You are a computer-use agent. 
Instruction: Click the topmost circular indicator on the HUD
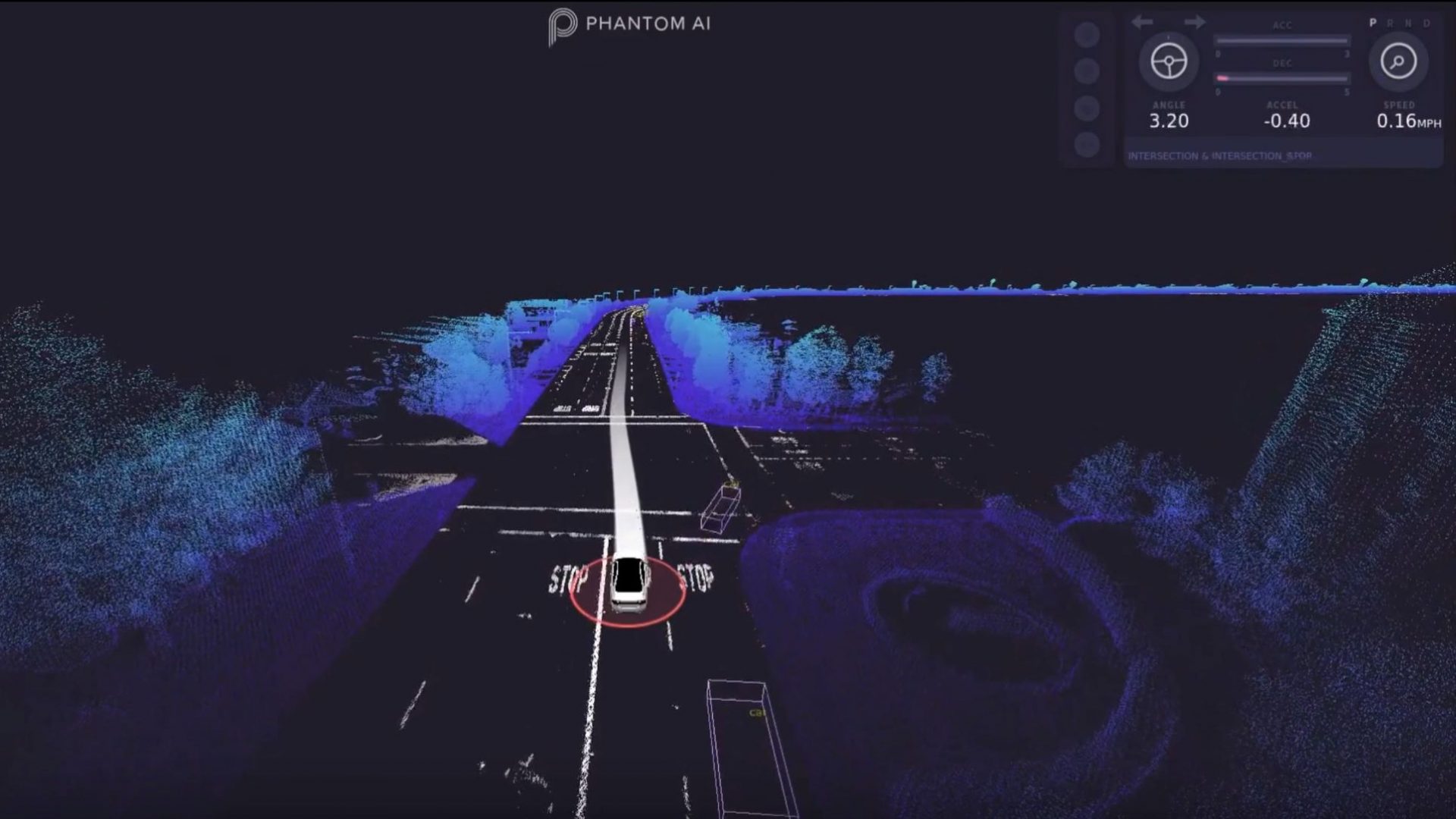1087,35
